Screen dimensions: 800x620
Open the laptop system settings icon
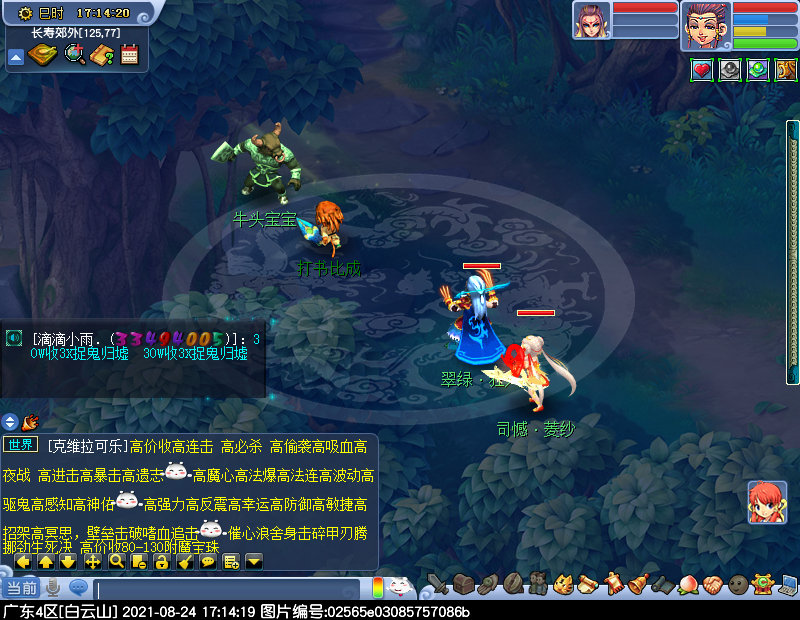coord(788,584)
